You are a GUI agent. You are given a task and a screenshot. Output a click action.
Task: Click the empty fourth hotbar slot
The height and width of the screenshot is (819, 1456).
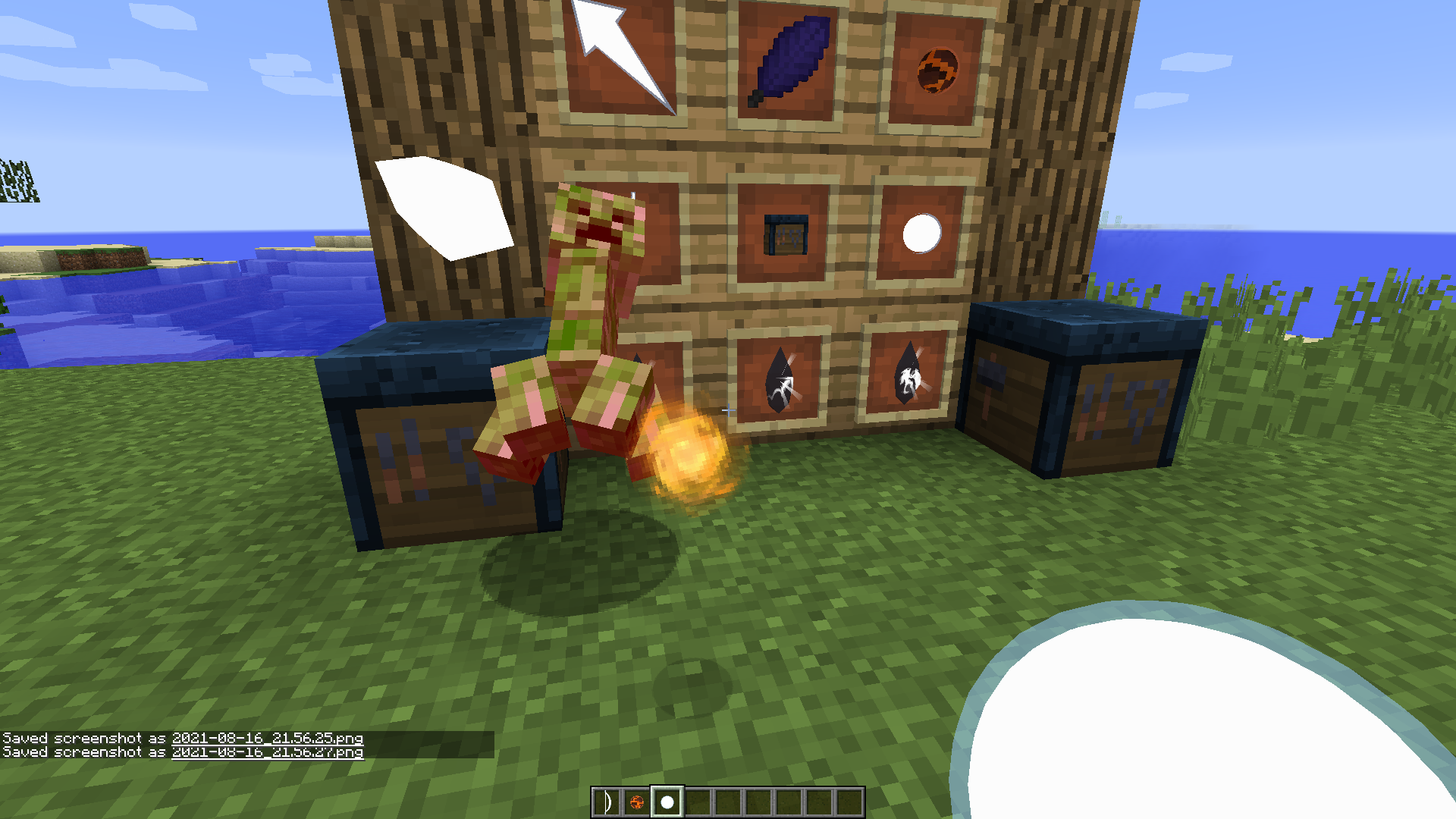coord(698,799)
